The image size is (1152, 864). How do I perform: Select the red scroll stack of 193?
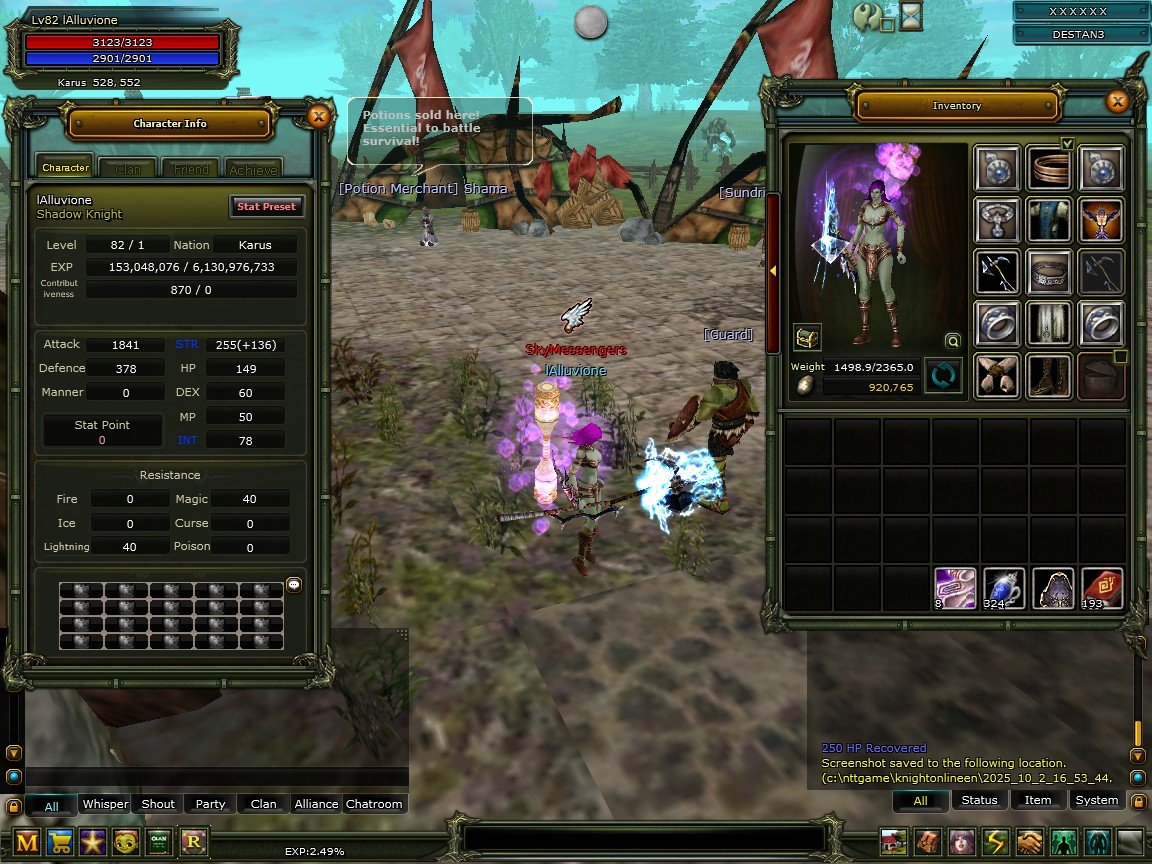1101,589
